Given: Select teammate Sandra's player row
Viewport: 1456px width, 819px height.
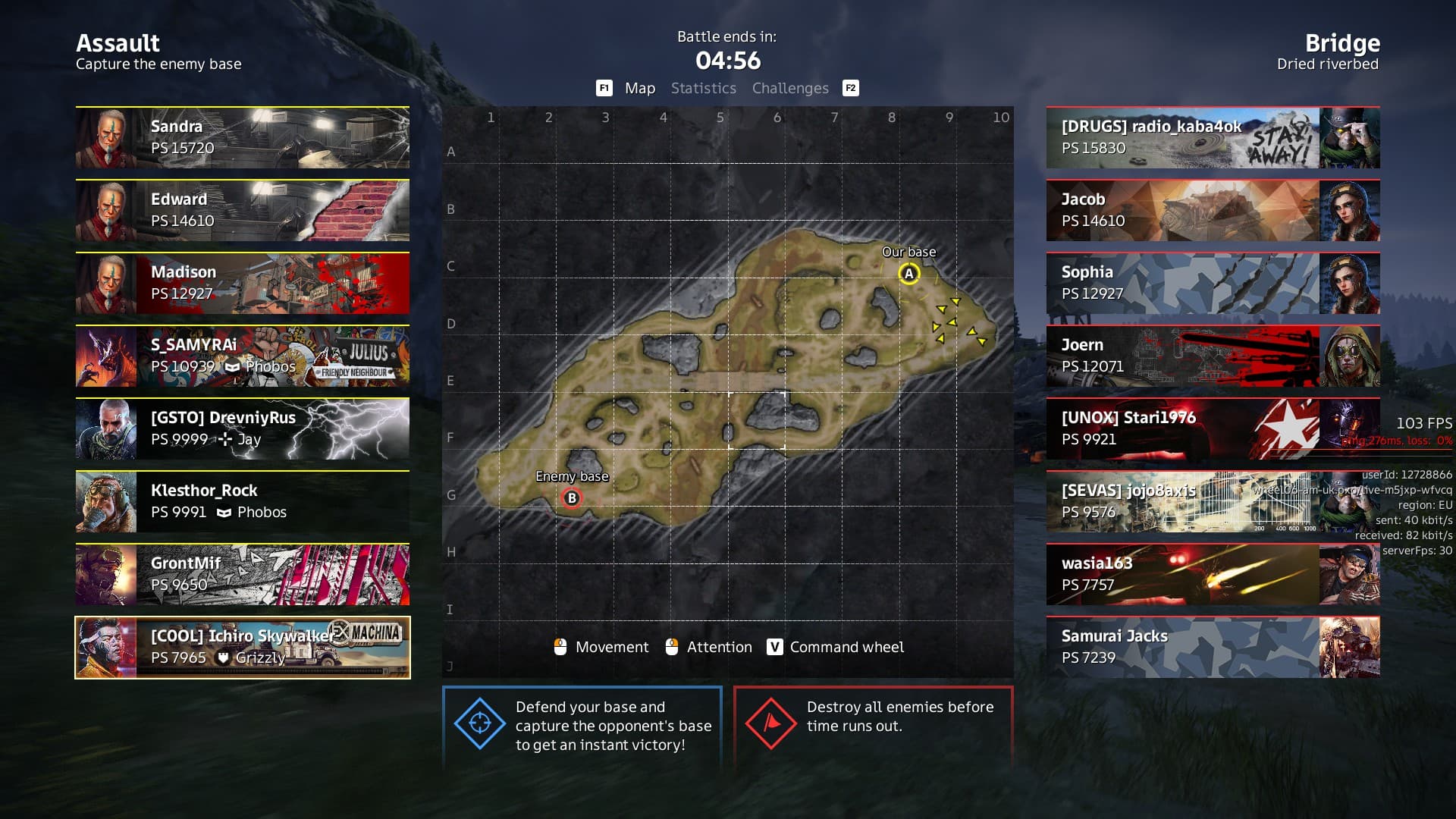Looking at the screenshot, I should pyautogui.click(x=243, y=137).
